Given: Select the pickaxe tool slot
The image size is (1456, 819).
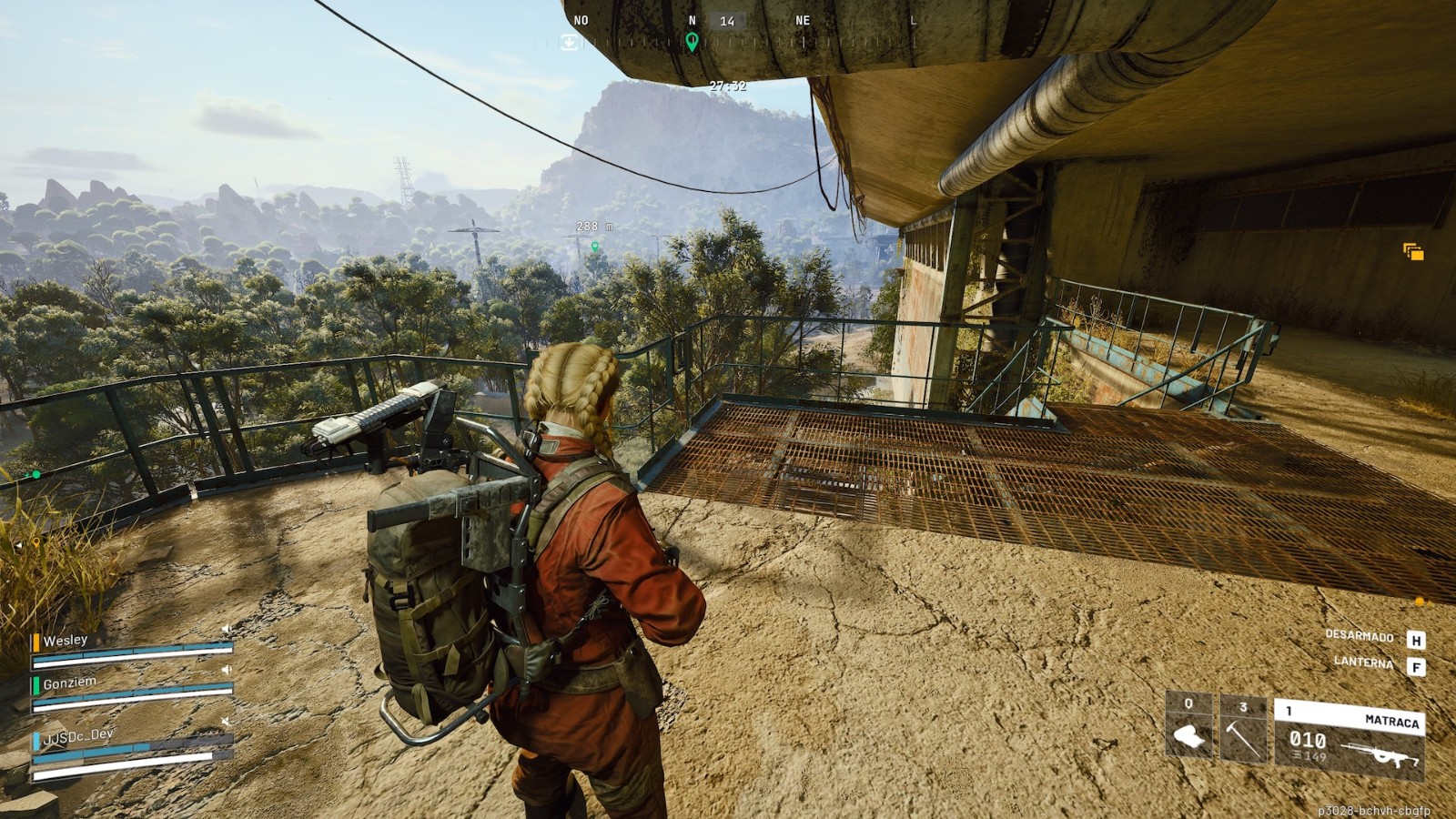Looking at the screenshot, I should [x=1243, y=731].
